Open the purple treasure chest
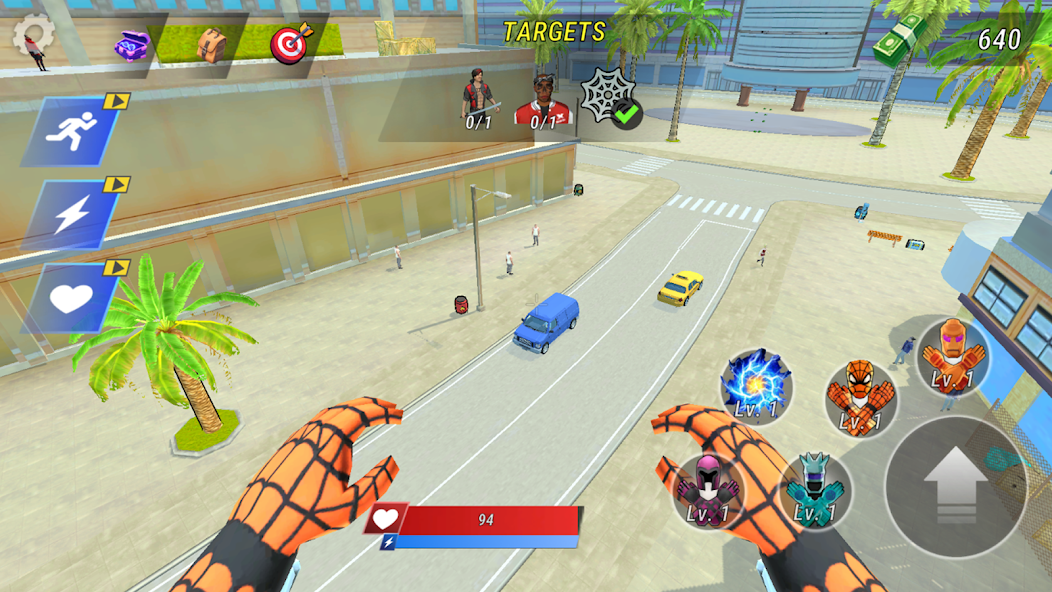1052x592 pixels. pos(131,45)
